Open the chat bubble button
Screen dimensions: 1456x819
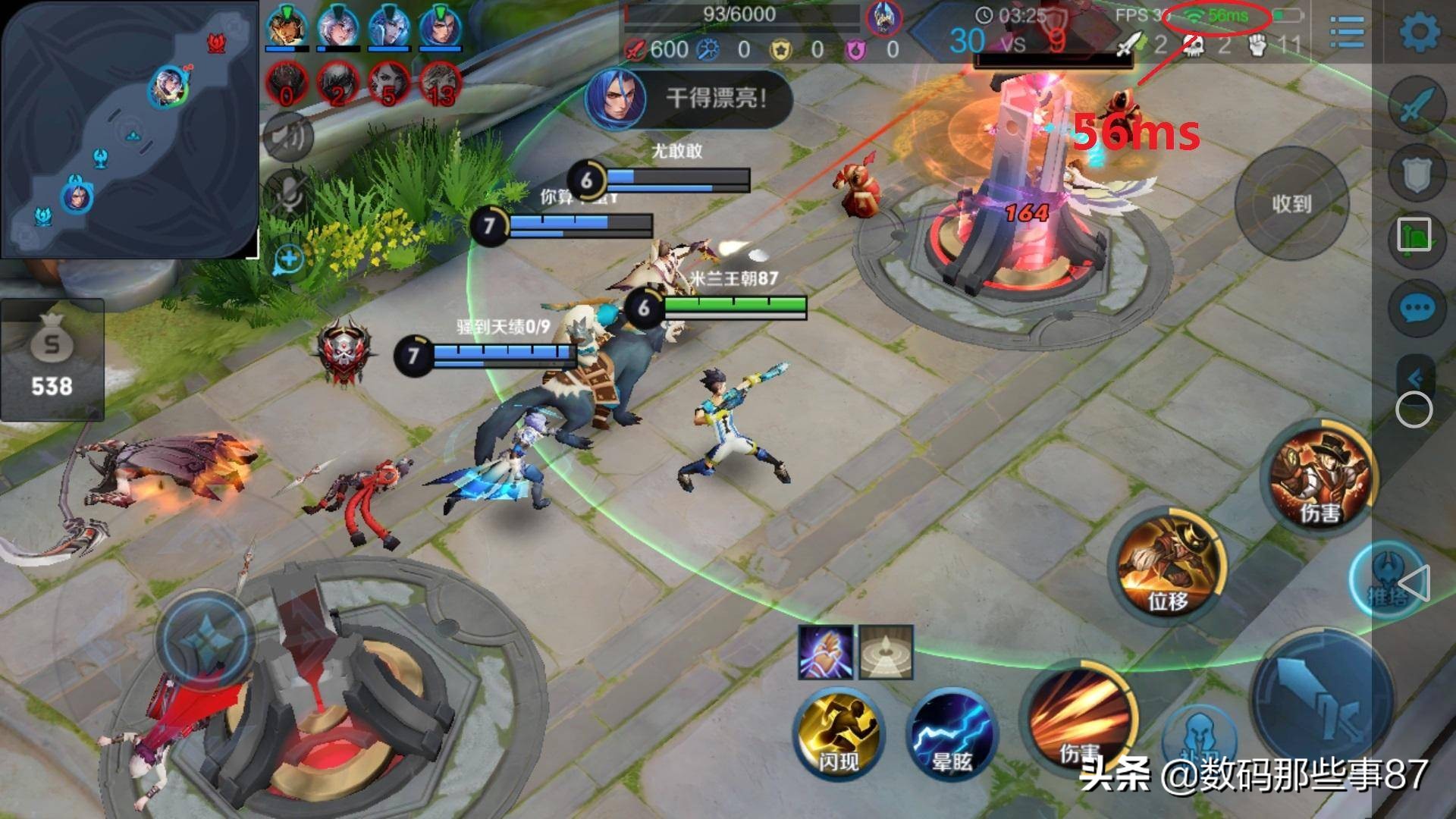pyautogui.click(x=1417, y=309)
